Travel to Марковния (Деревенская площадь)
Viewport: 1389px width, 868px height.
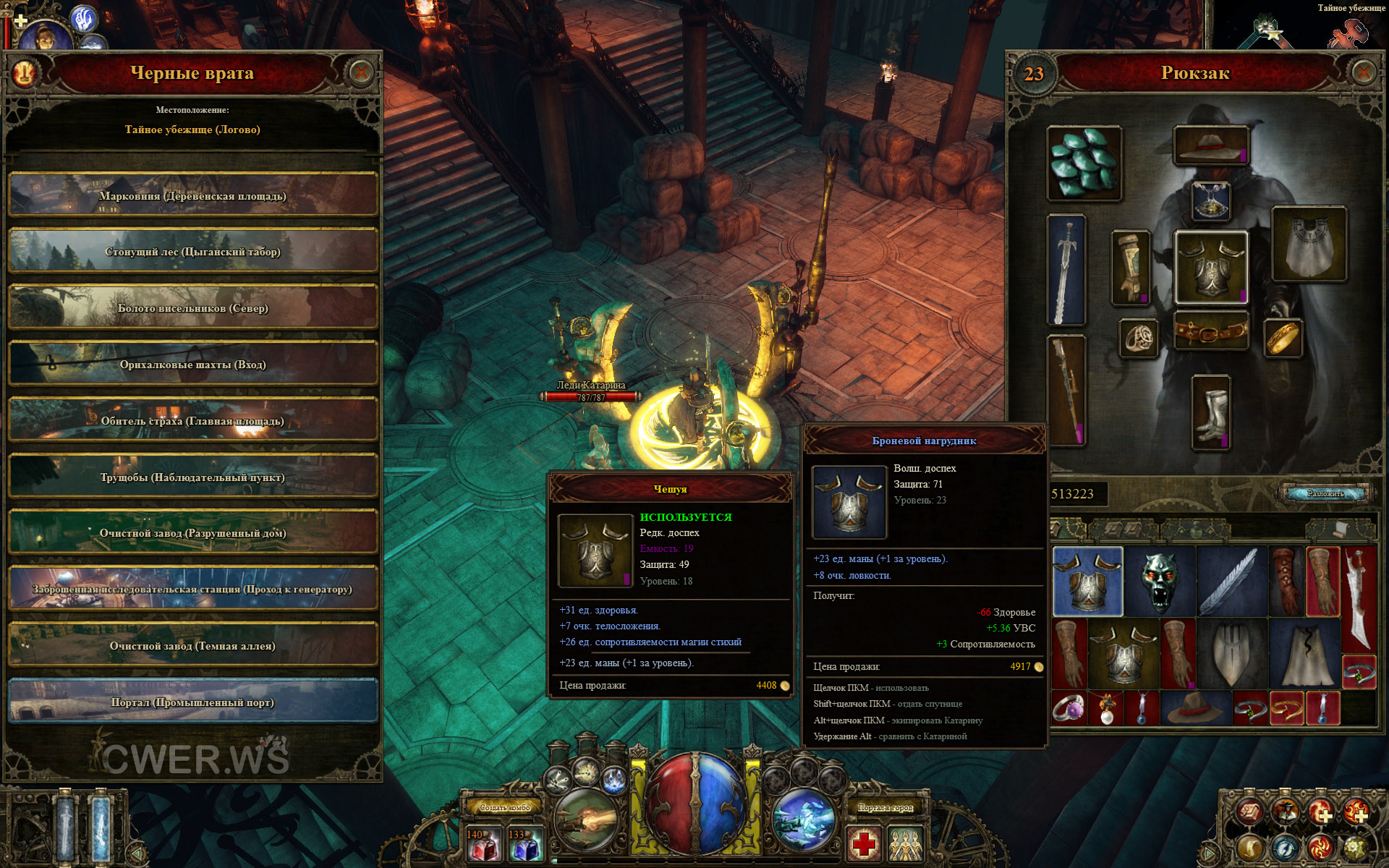[192, 195]
